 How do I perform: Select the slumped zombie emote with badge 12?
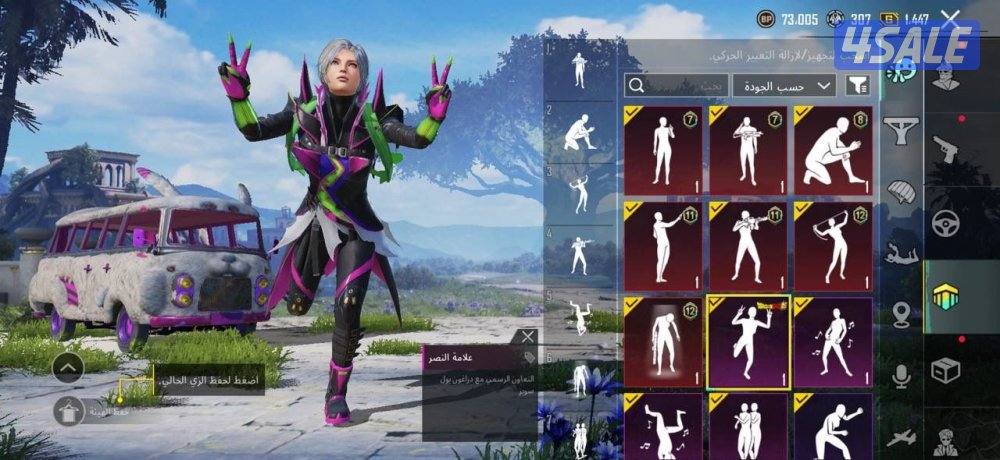click(x=663, y=342)
